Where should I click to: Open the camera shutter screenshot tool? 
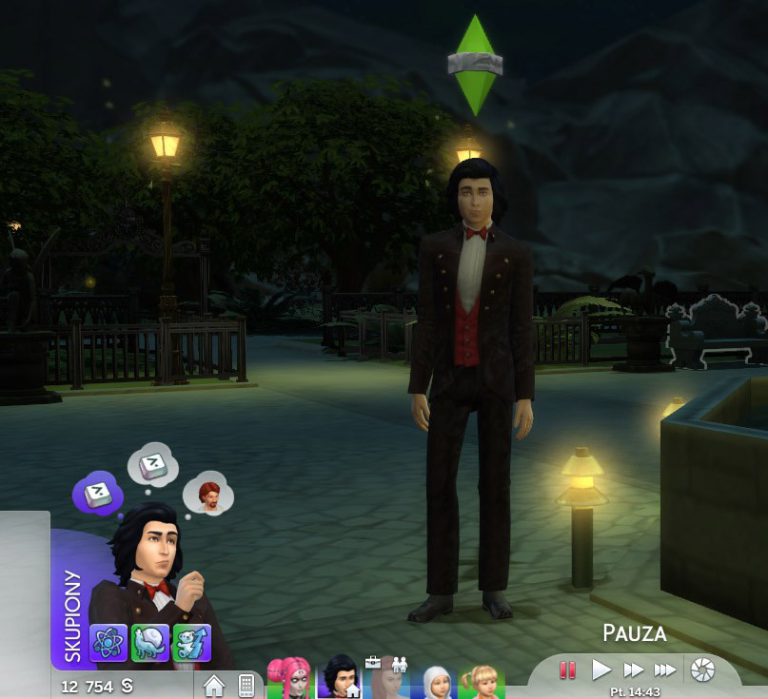pyautogui.click(x=703, y=670)
